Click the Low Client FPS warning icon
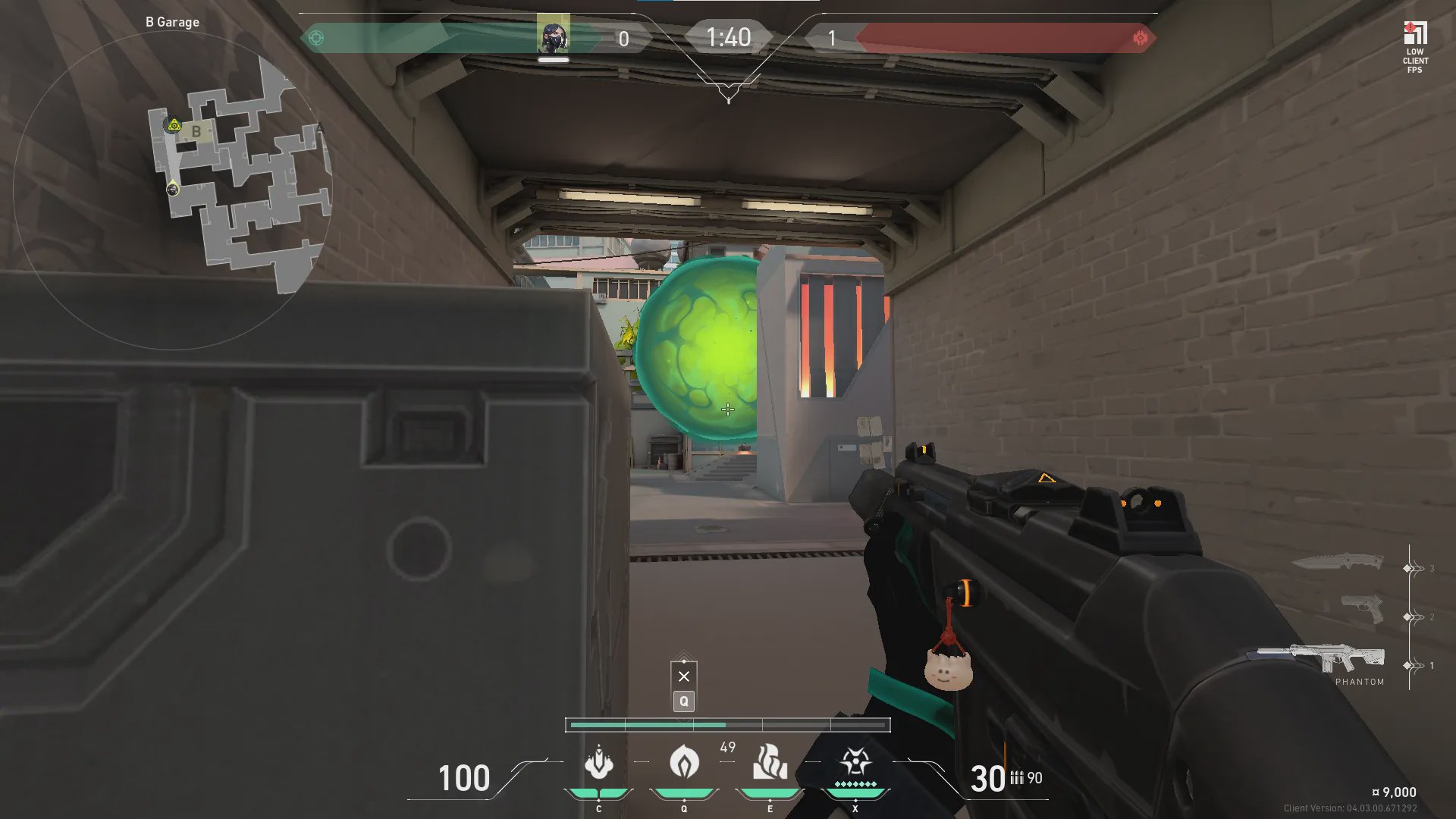1456x819 pixels. pos(1415,47)
